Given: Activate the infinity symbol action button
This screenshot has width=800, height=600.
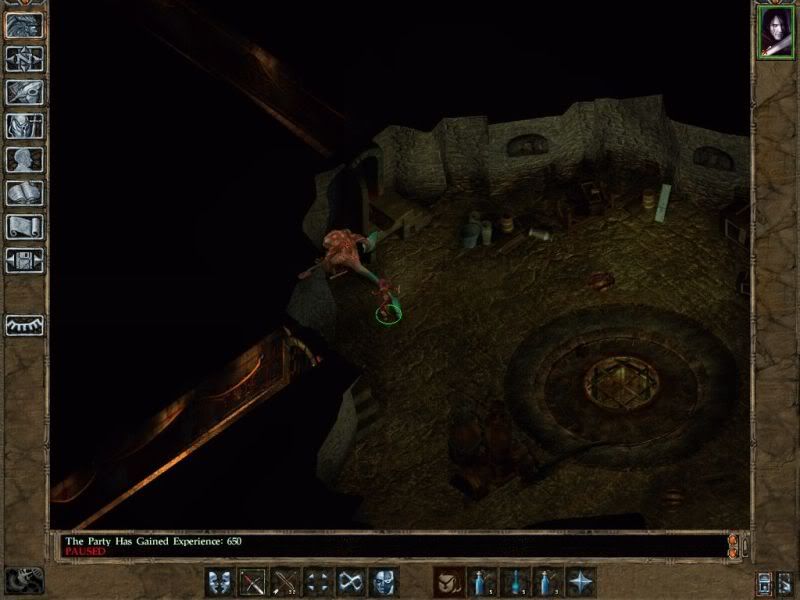Looking at the screenshot, I should 349,581.
